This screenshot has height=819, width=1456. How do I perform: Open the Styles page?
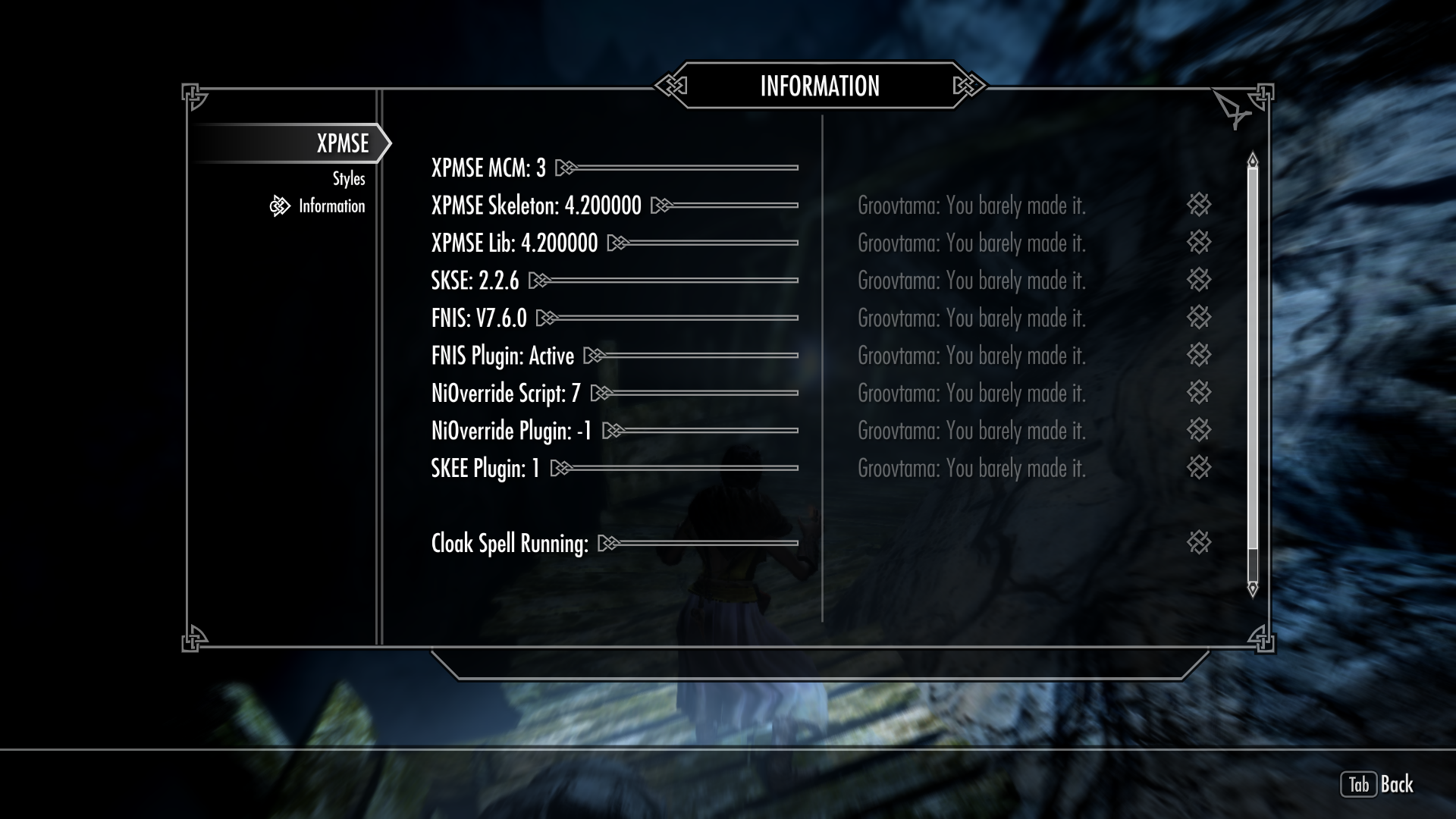pyautogui.click(x=348, y=178)
